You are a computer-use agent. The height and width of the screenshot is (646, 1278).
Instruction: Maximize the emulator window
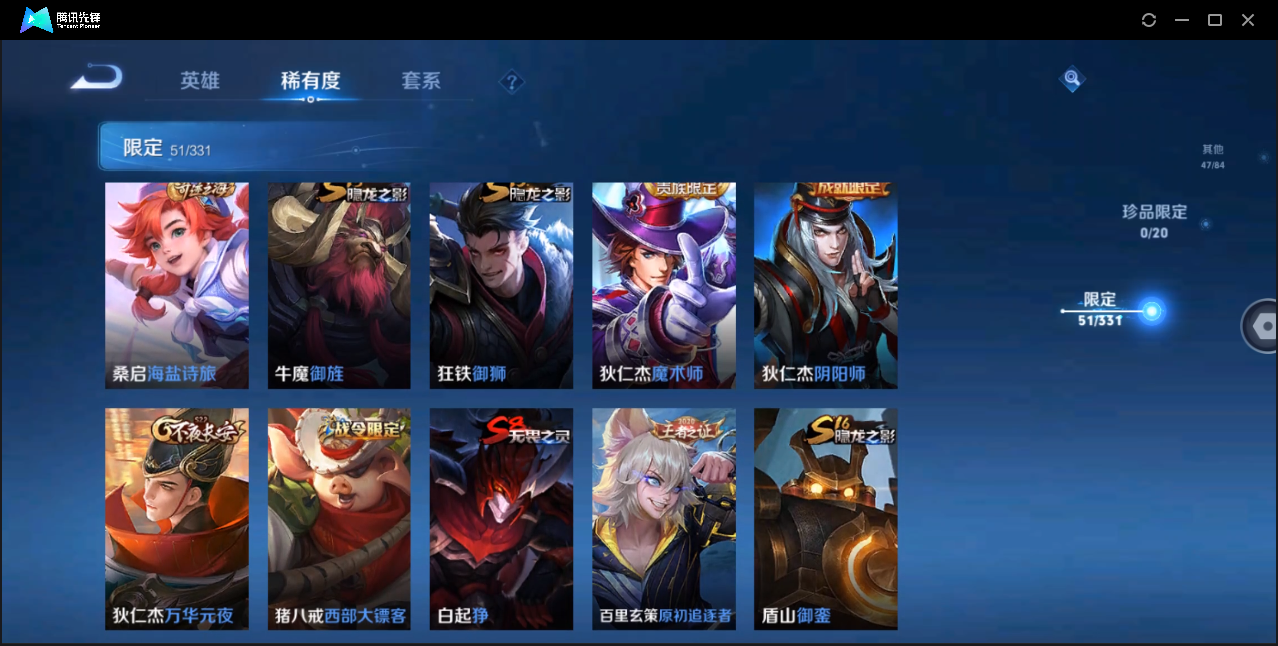click(1215, 20)
